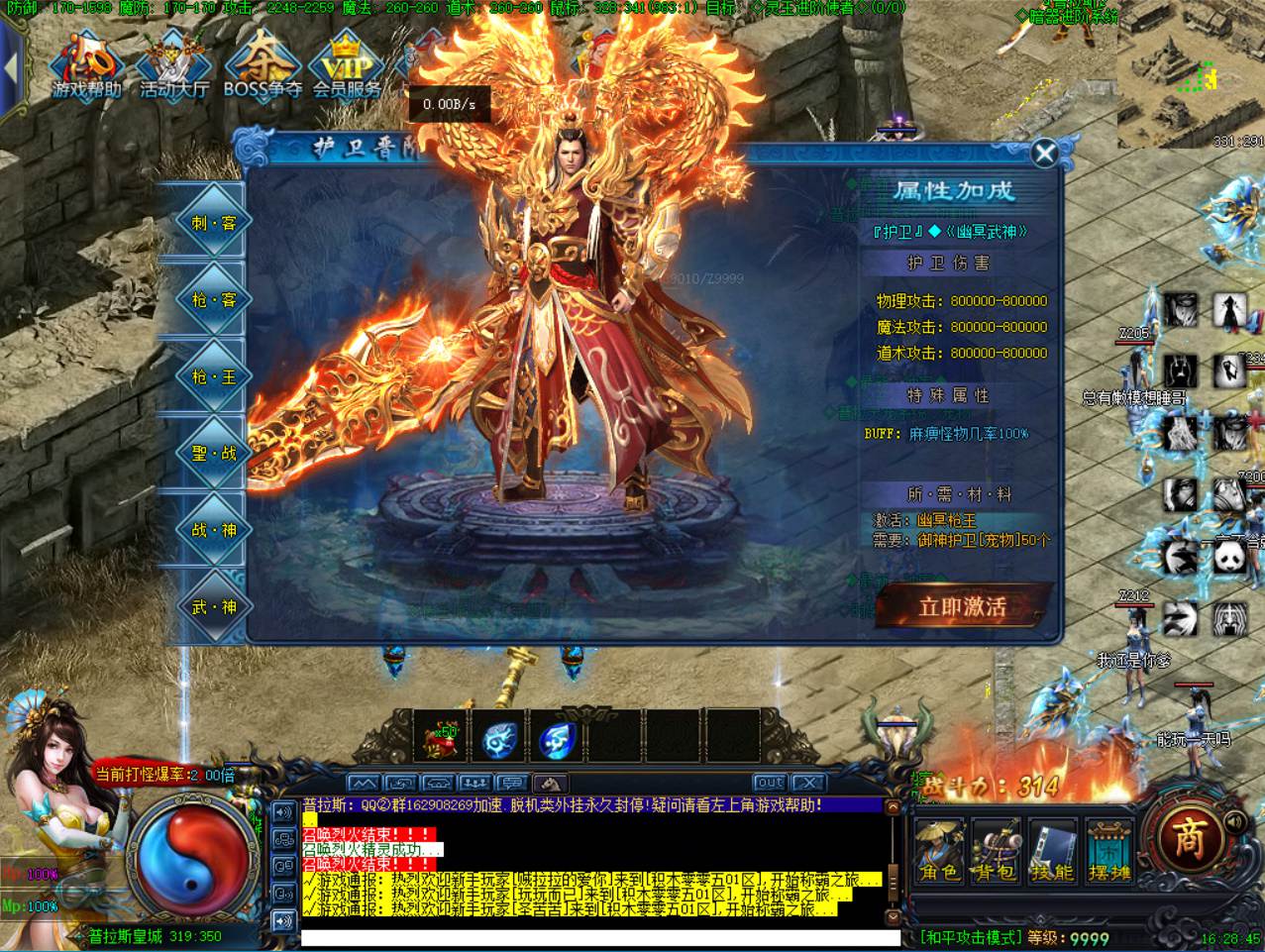Click the chat text input field
This screenshot has height=952, width=1265.
tap(599, 937)
